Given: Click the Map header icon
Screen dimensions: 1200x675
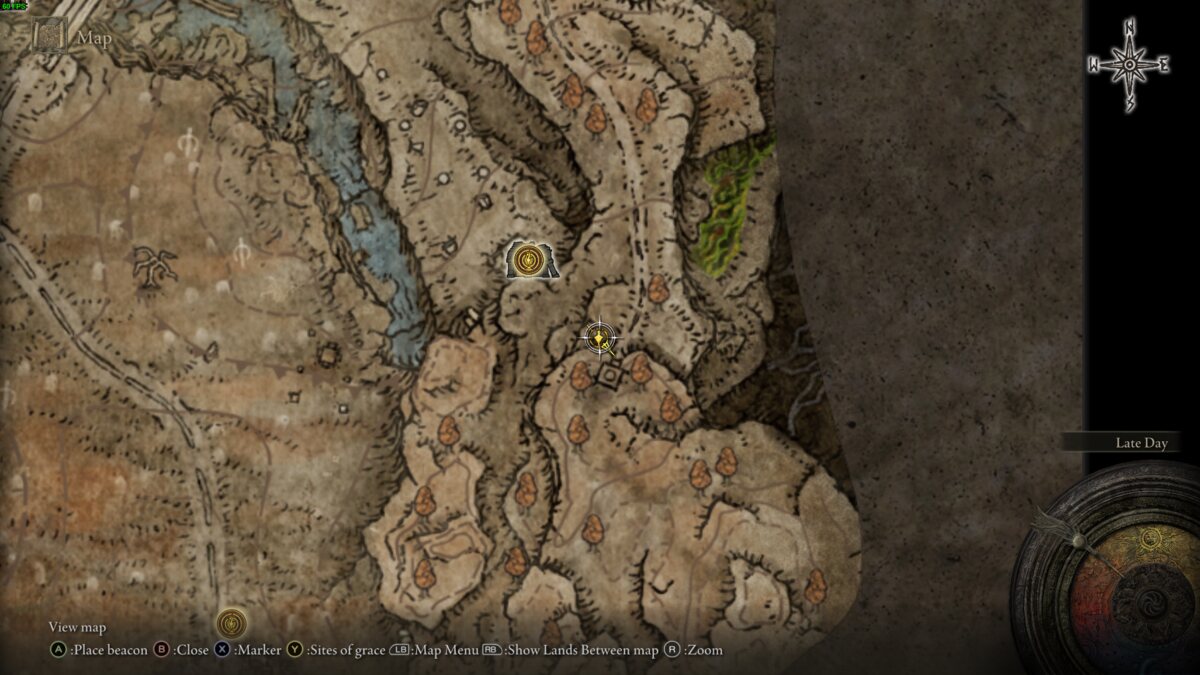Looking at the screenshot, I should tap(49, 38).
